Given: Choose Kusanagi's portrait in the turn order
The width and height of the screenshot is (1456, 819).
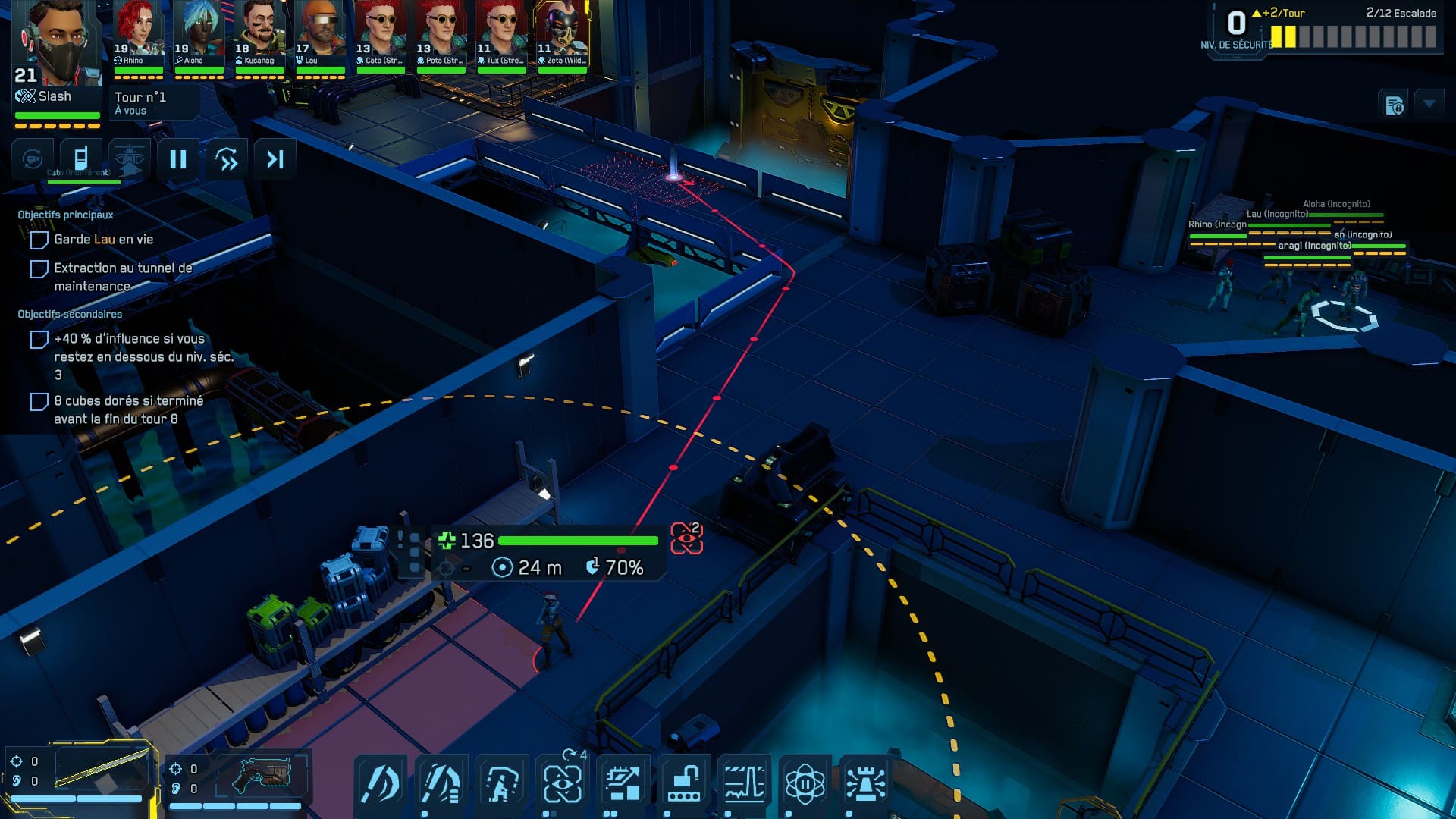Looking at the screenshot, I should 259,34.
